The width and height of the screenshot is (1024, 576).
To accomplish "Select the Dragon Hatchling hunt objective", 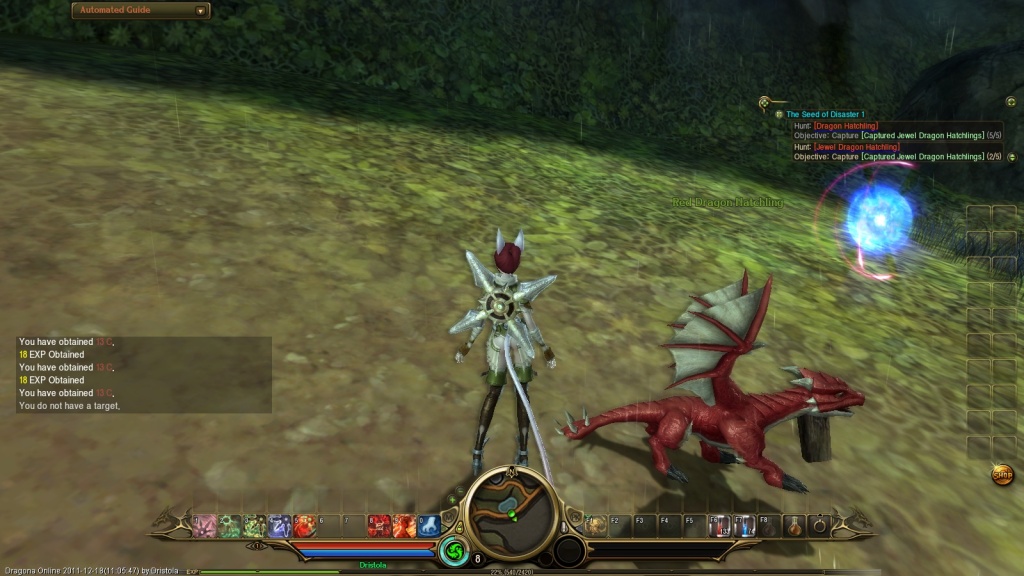I will click(845, 126).
